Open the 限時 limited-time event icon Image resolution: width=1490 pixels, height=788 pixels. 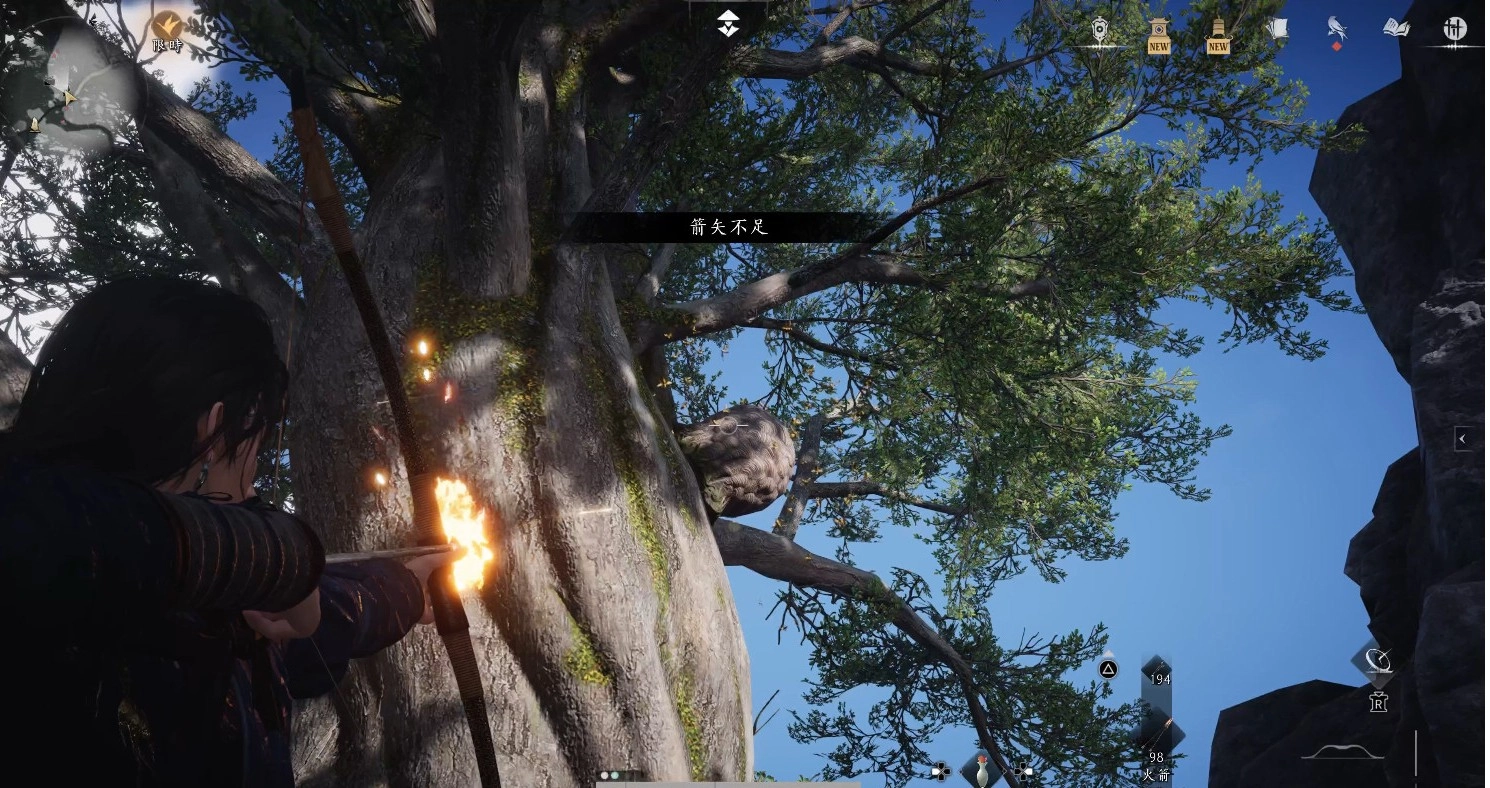click(167, 27)
